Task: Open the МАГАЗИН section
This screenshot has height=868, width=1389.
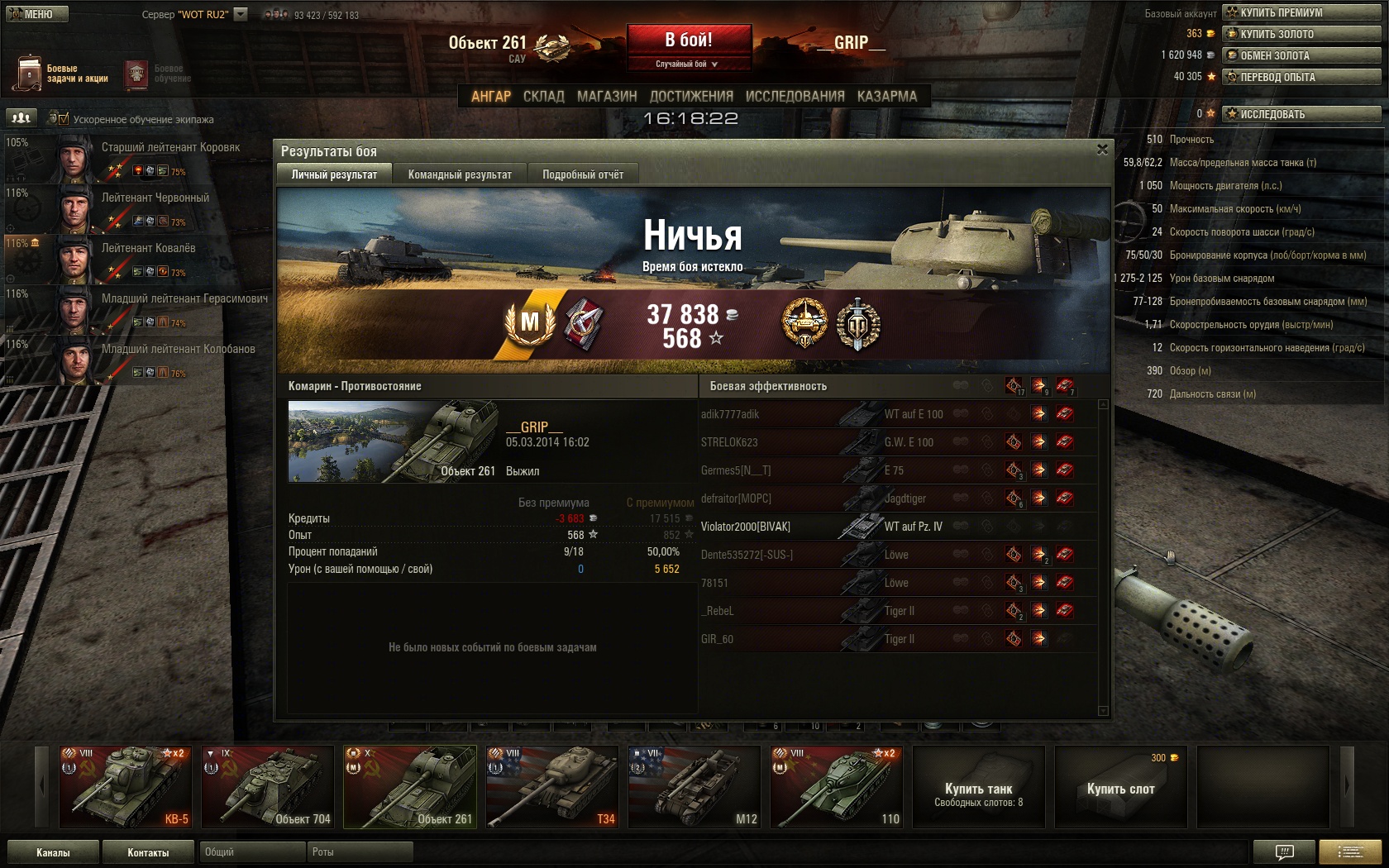Action: (x=607, y=96)
